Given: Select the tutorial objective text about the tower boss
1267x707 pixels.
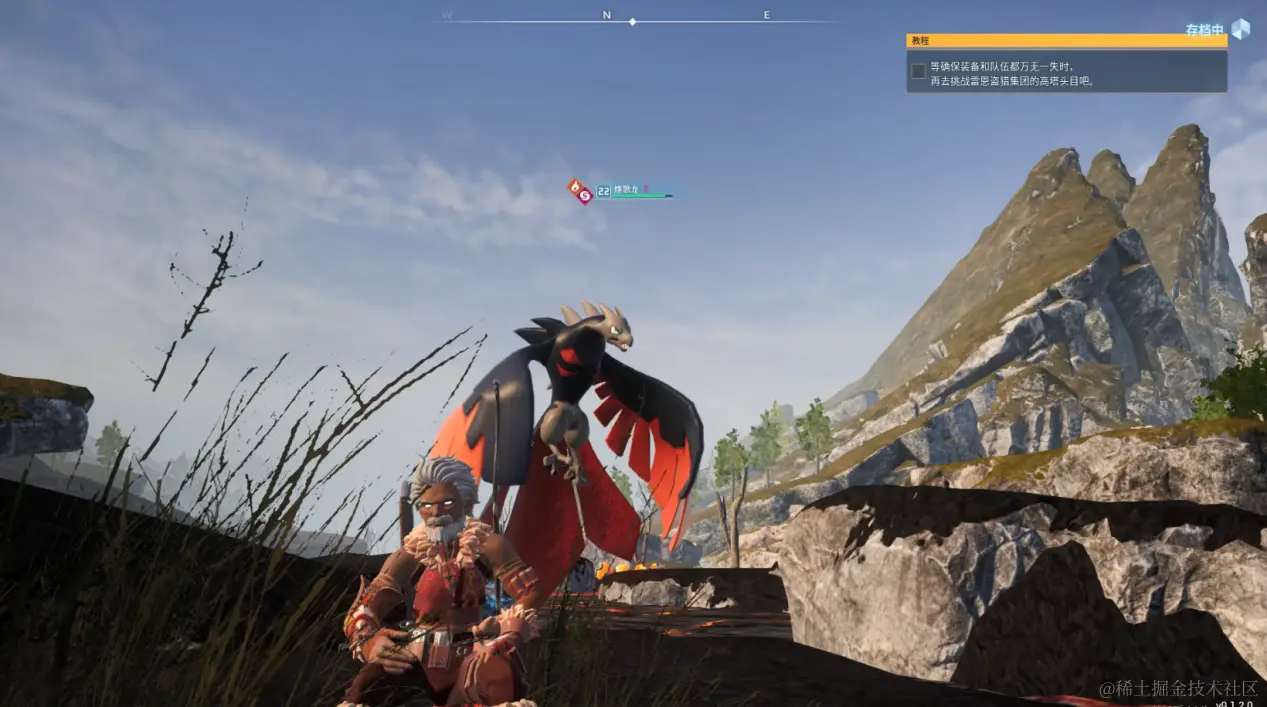Looking at the screenshot, I should pos(1012,73).
